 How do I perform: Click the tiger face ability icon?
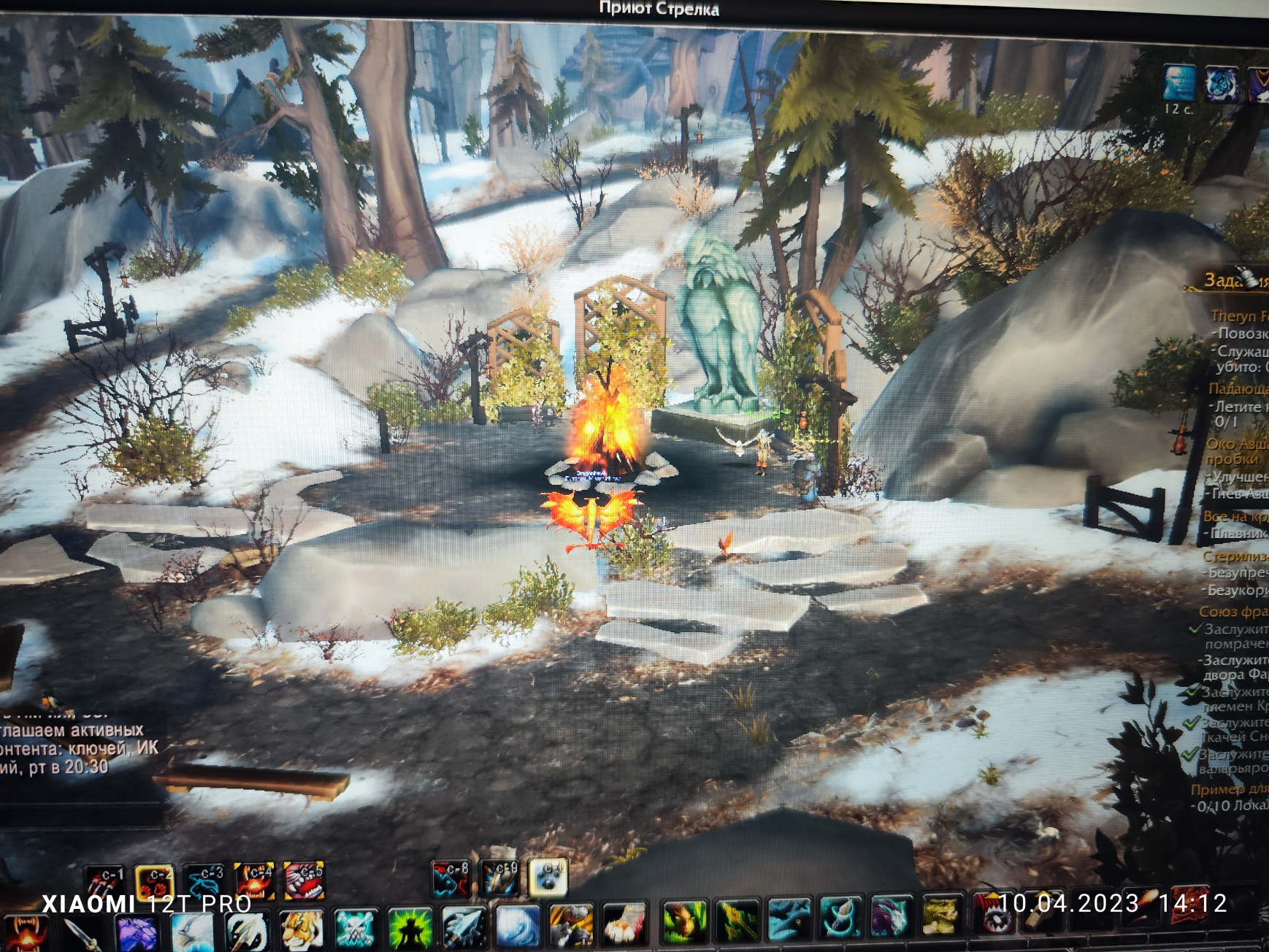(x=302, y=931)
